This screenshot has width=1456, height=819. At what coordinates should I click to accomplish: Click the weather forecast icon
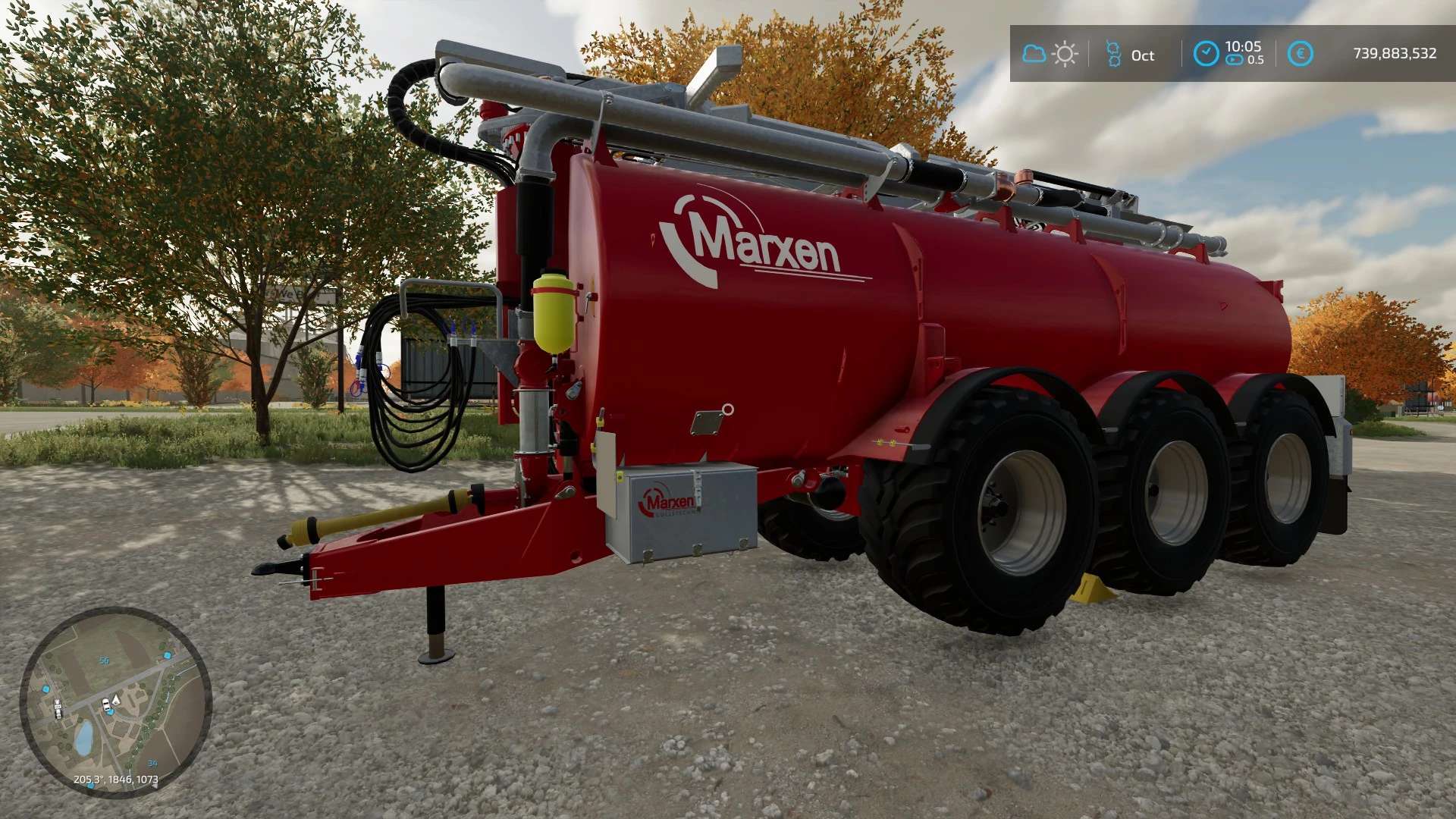pyautogui.click(x=1050, y=54)
